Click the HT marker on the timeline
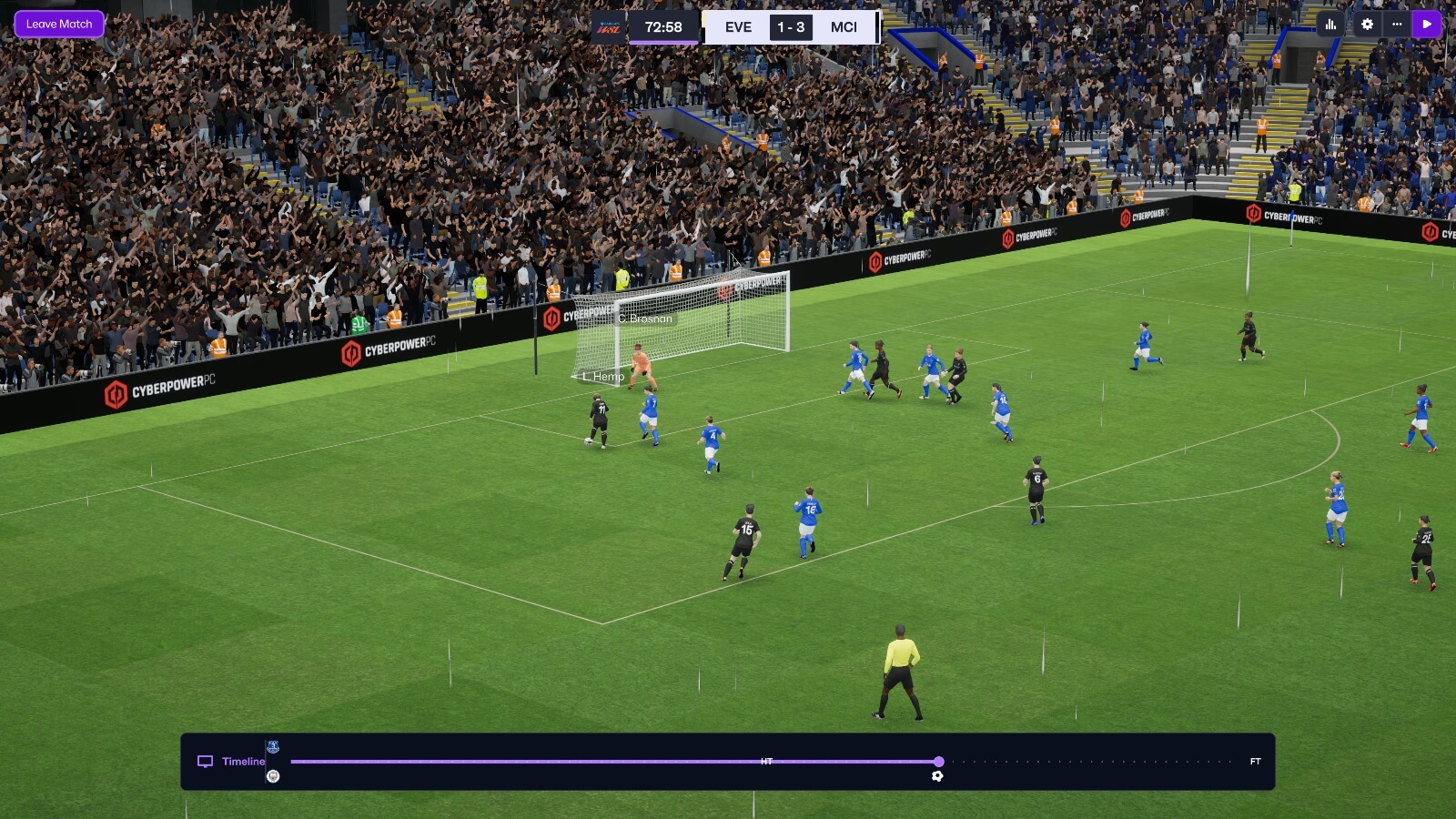Image resolution: width=1456 pixels, height=819 pixels. tap(765, 759)
